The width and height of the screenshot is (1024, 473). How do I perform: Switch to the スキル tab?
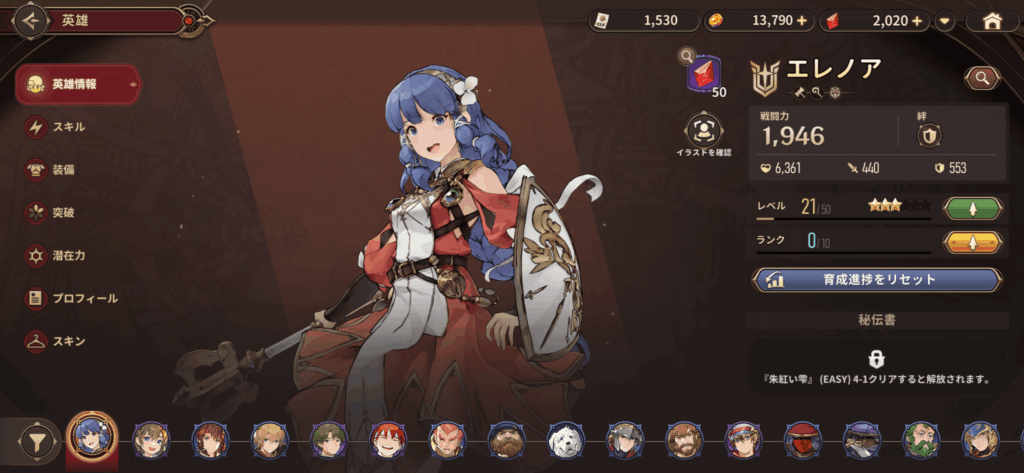click(x=68, y=127)
